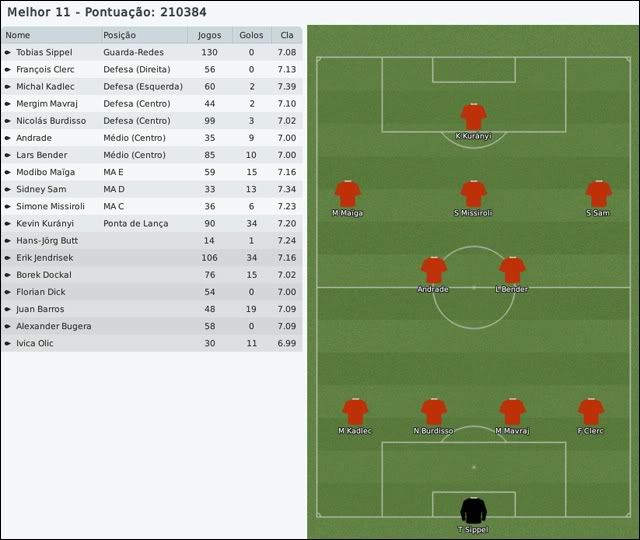Sort by the Cla rating header
Viewport: 640px width, 540px height.
[x=287, y=35]
